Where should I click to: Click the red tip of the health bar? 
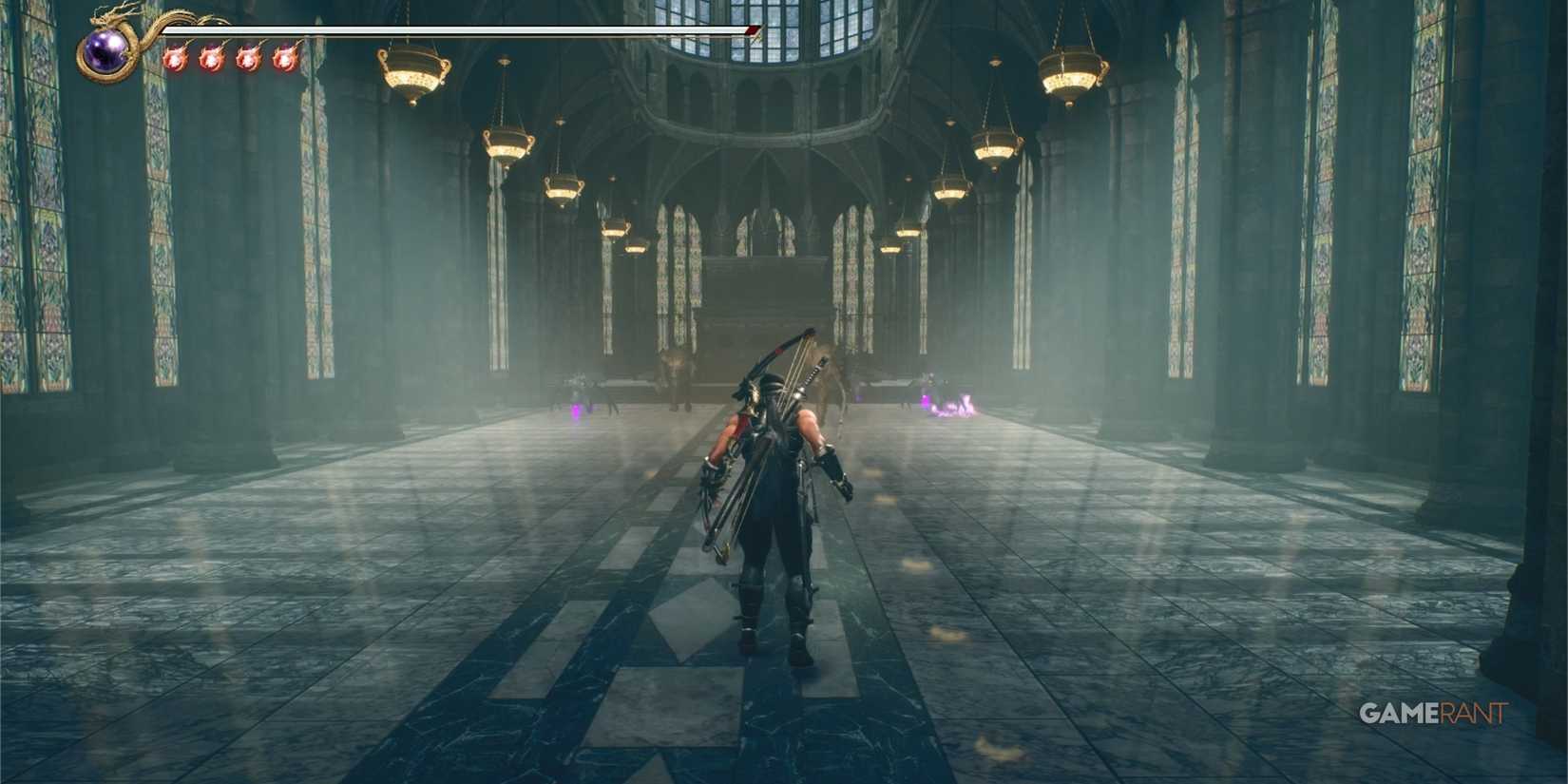750,29
